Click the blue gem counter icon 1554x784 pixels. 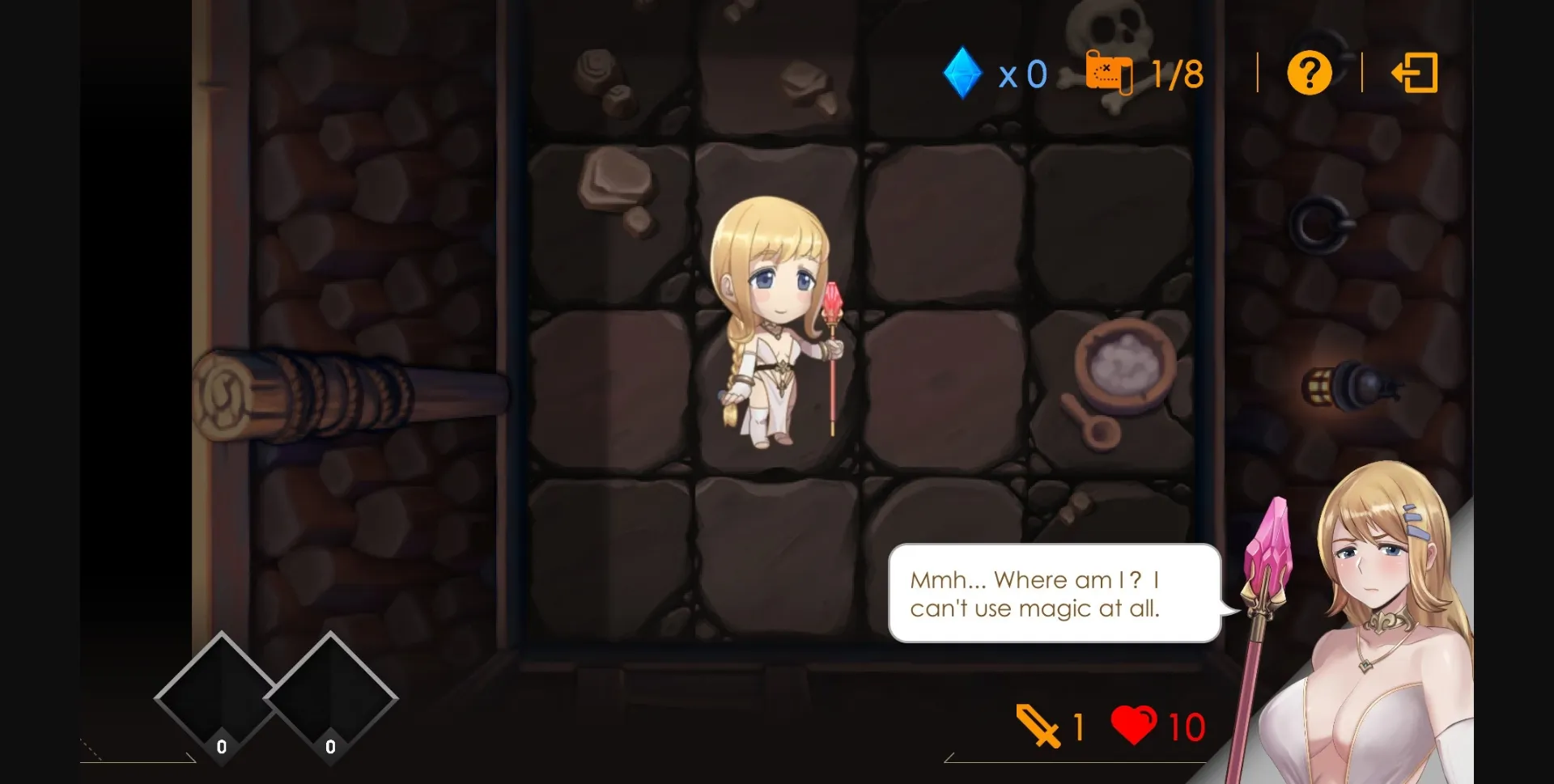[962, 72]
